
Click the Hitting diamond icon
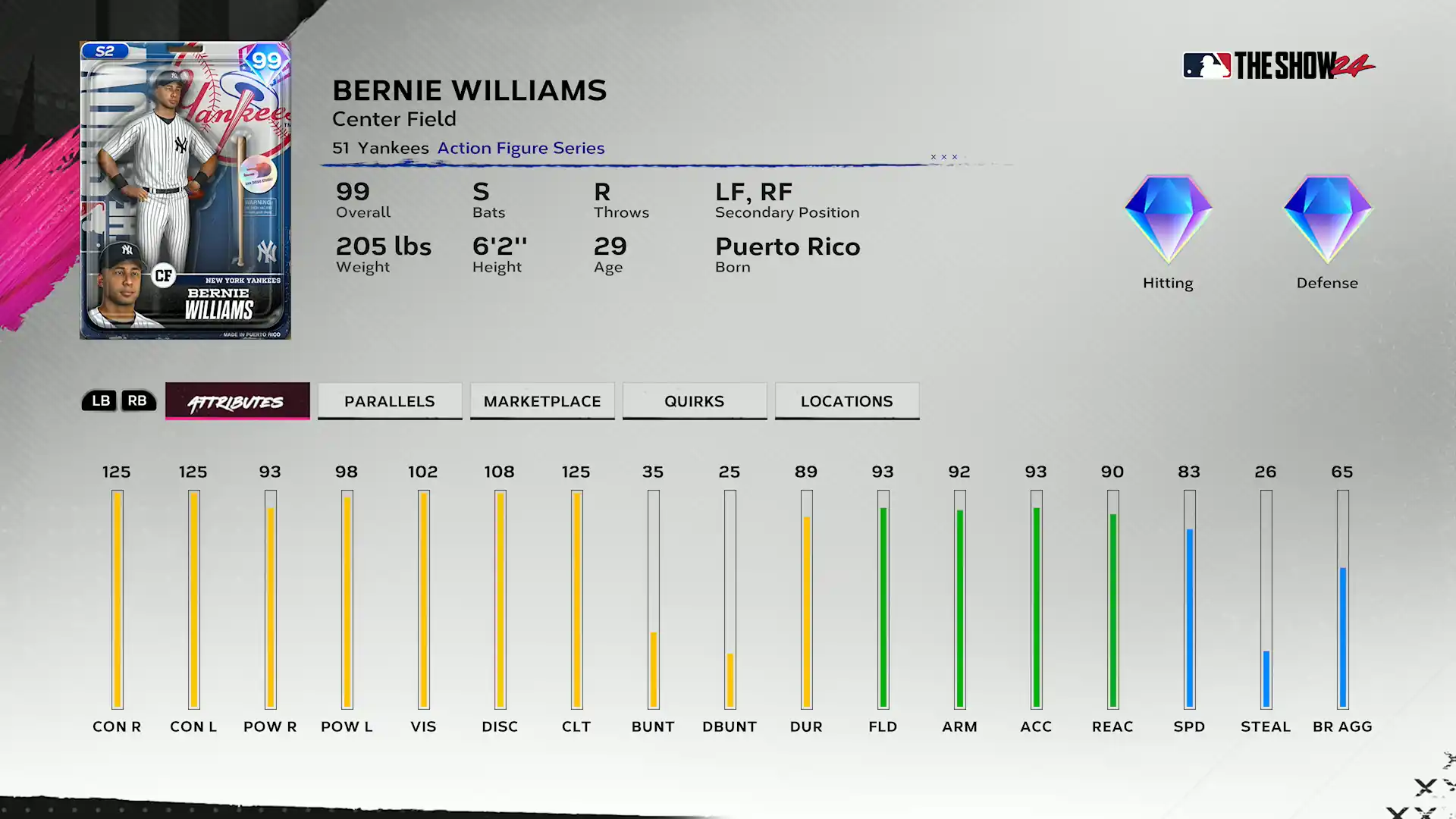[x=1168, y=220]
